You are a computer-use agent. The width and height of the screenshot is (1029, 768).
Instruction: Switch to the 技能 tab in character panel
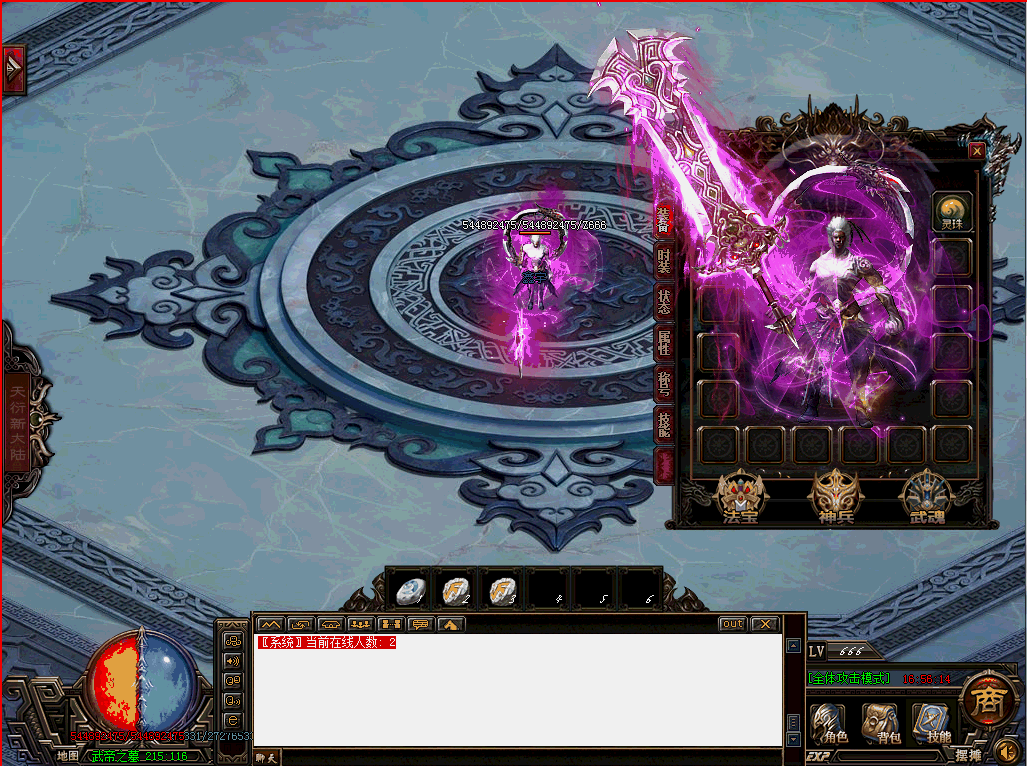(x=664, y=424)
